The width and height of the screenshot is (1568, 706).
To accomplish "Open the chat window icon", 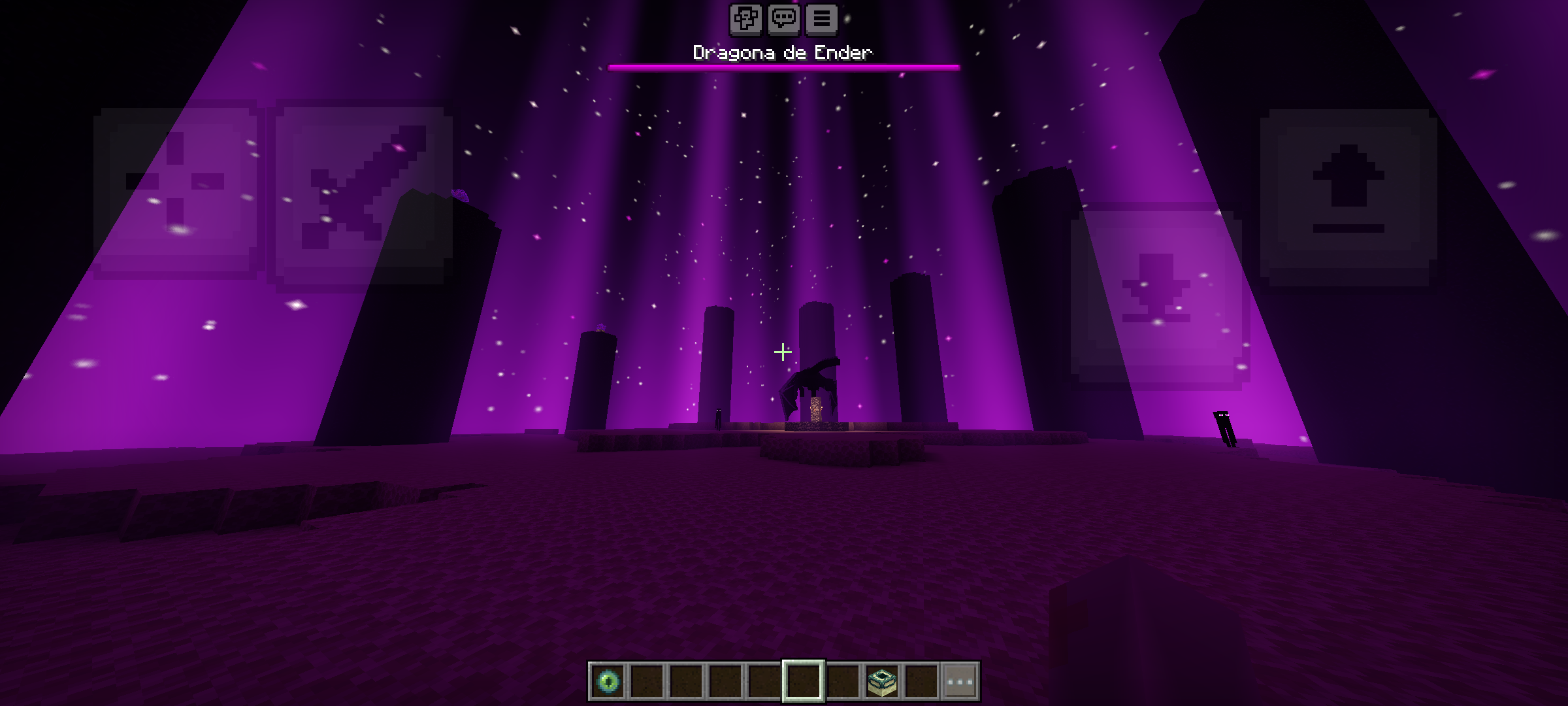I will coord(785,20).
